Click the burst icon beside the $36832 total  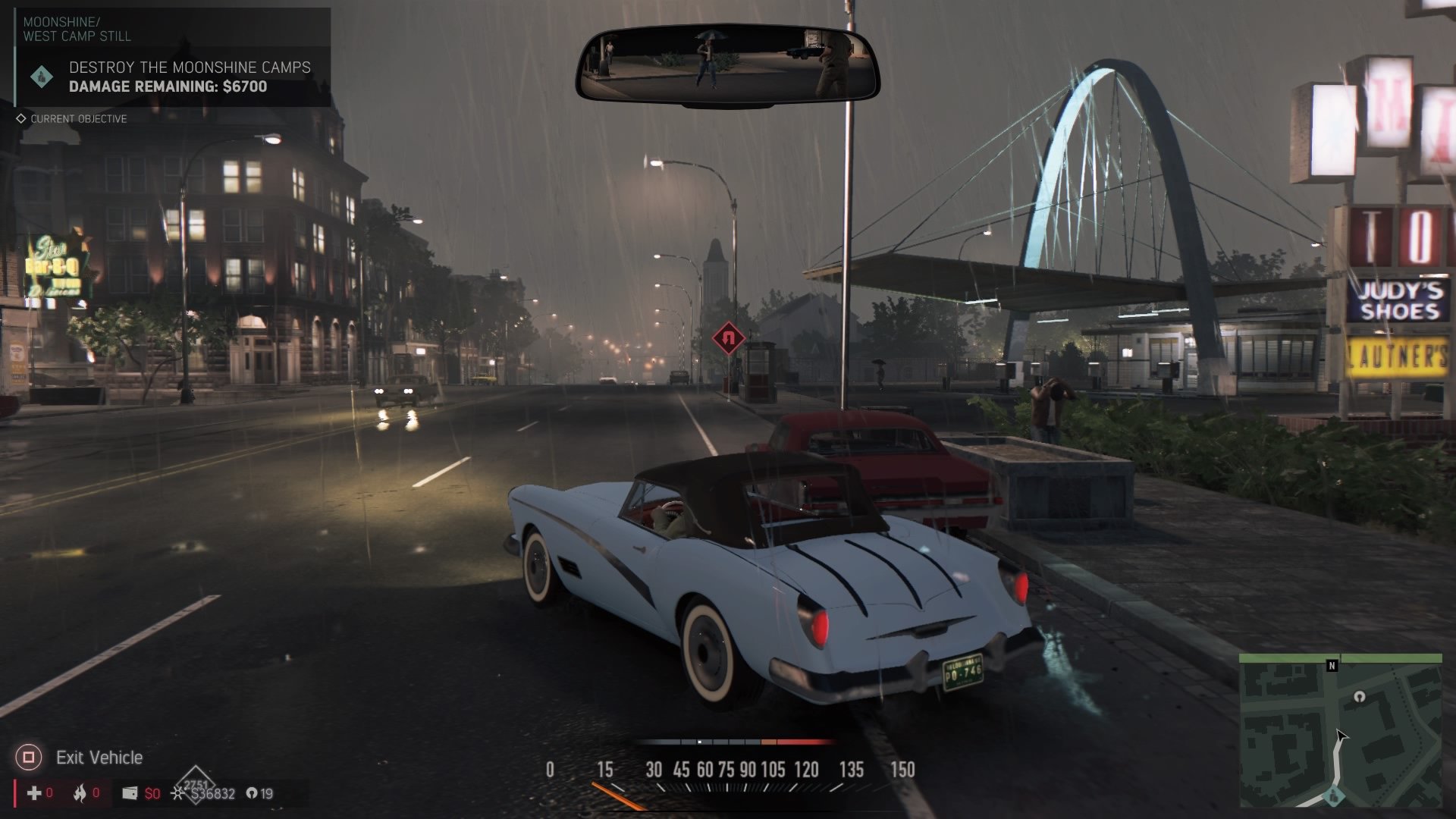coord(177,794)
